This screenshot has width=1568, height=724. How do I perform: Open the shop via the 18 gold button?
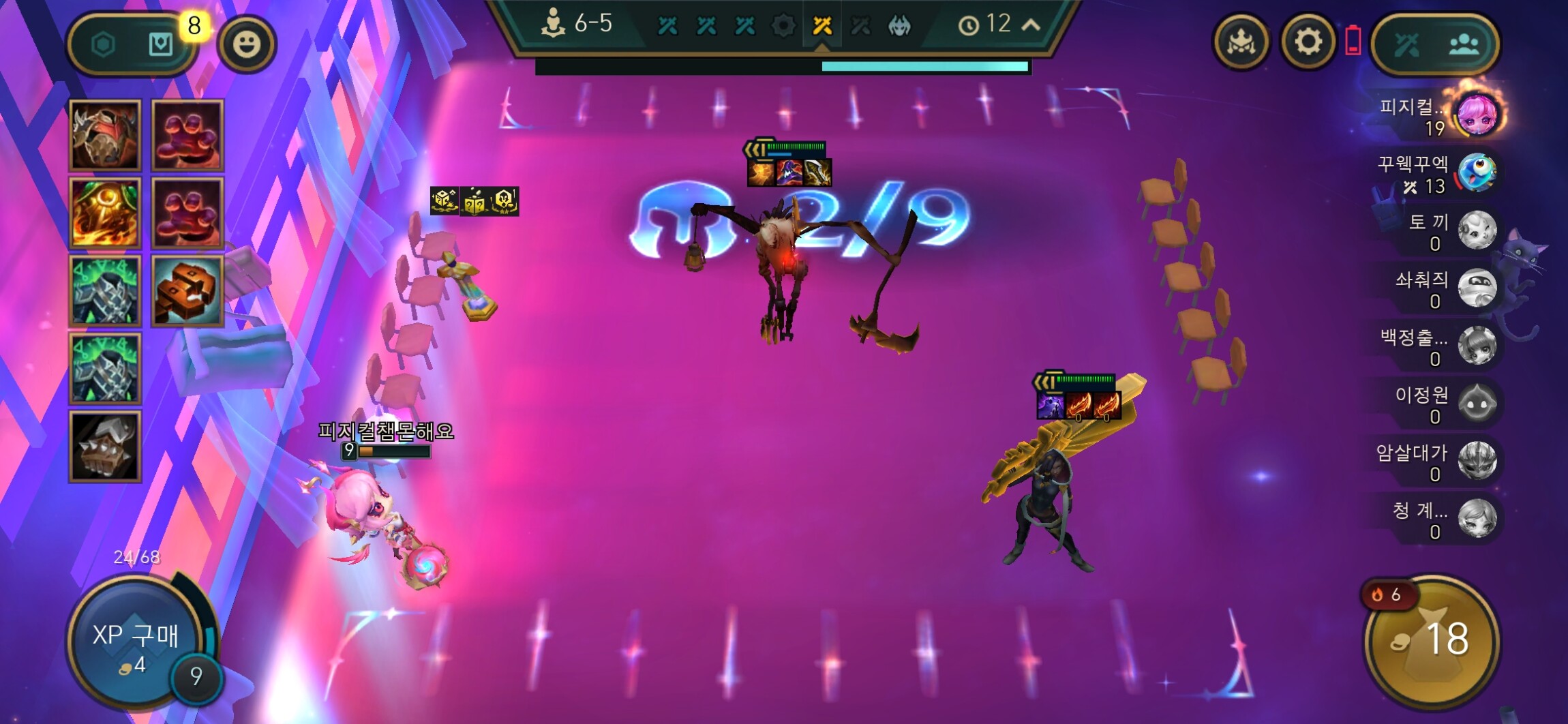coord(1432,640)
